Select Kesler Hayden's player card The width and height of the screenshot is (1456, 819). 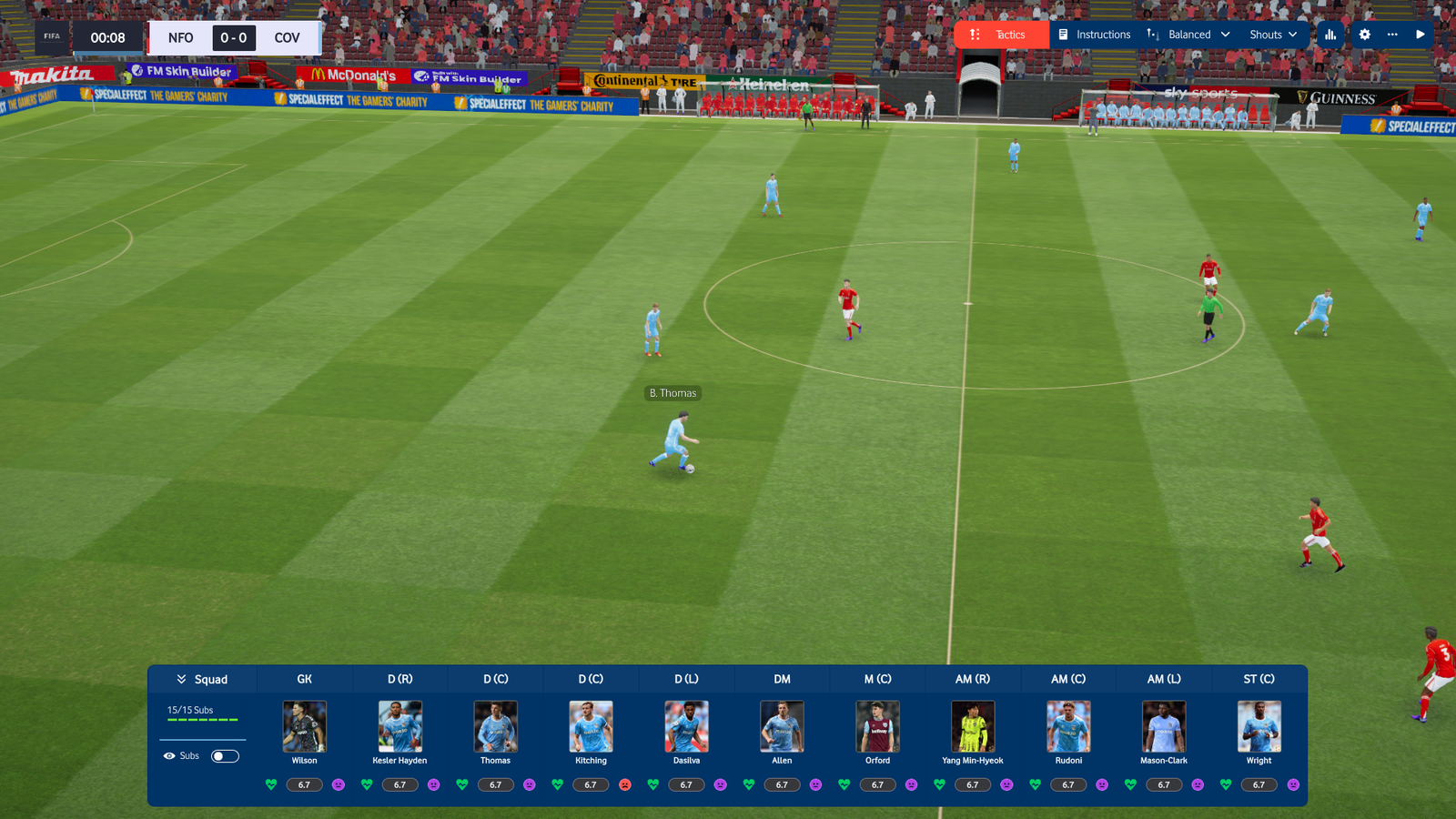(400, 726)
